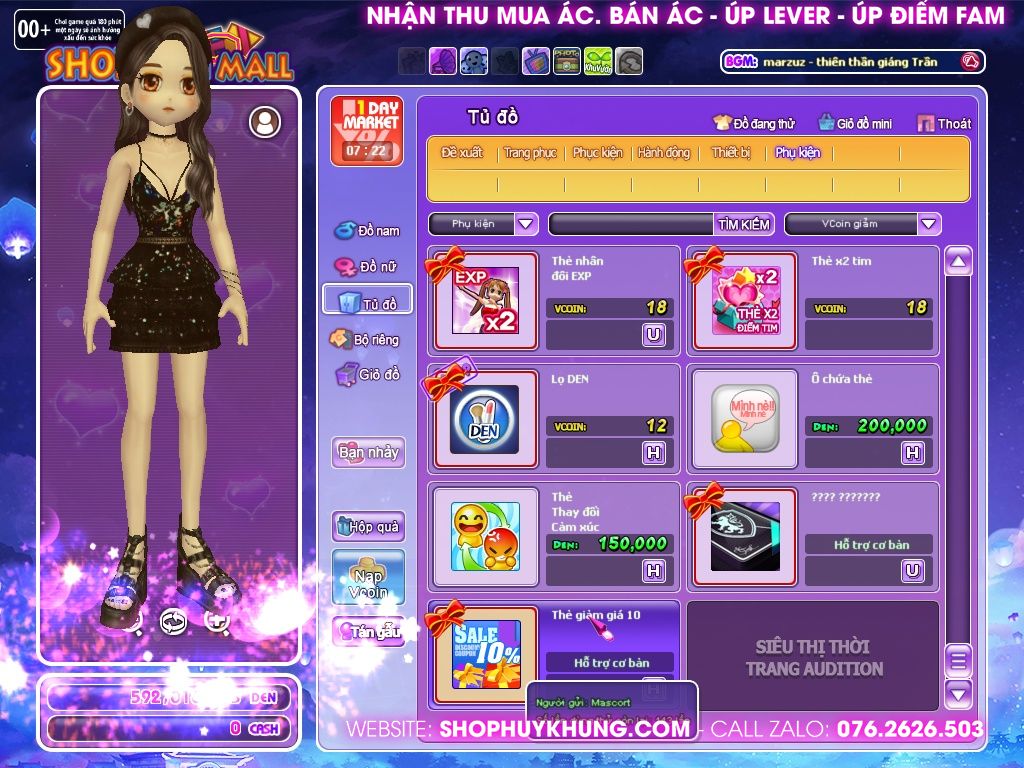Open the Giỏ đồ cart
1024x768 pixels.
[367, 375]
